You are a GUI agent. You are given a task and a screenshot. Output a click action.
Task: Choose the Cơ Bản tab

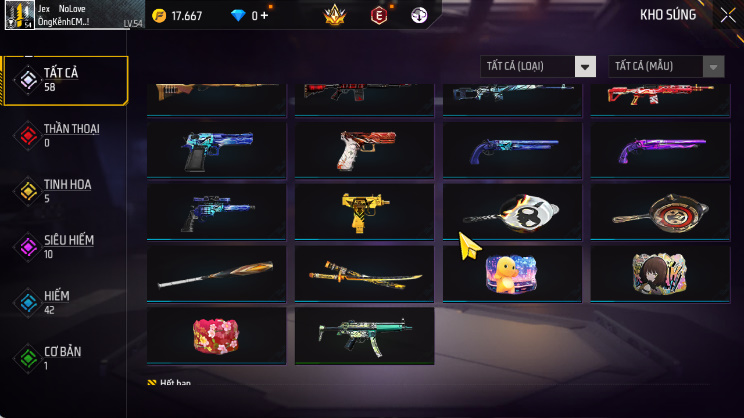[65, 358]
